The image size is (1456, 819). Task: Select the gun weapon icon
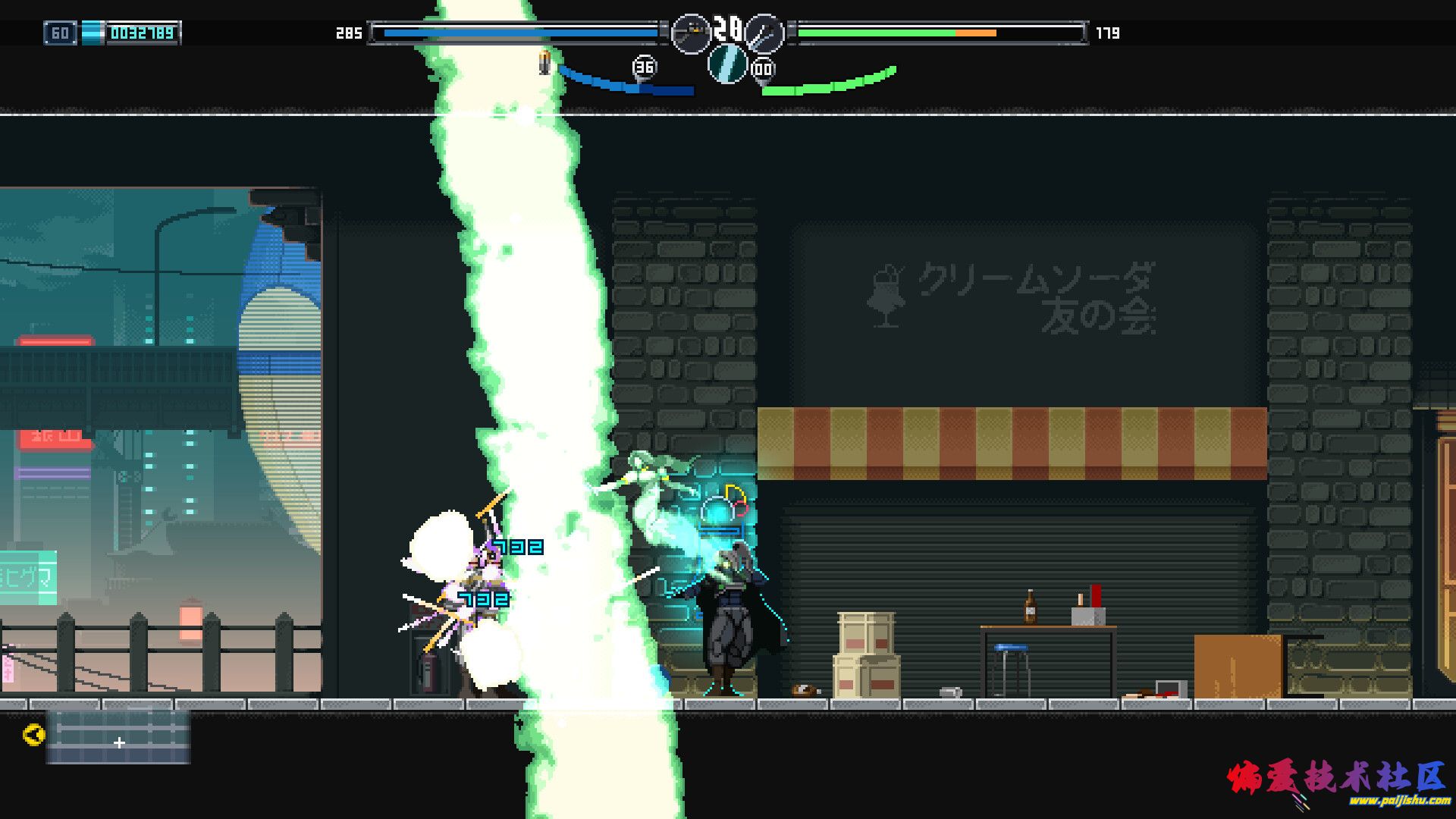[x=690, y=33]
